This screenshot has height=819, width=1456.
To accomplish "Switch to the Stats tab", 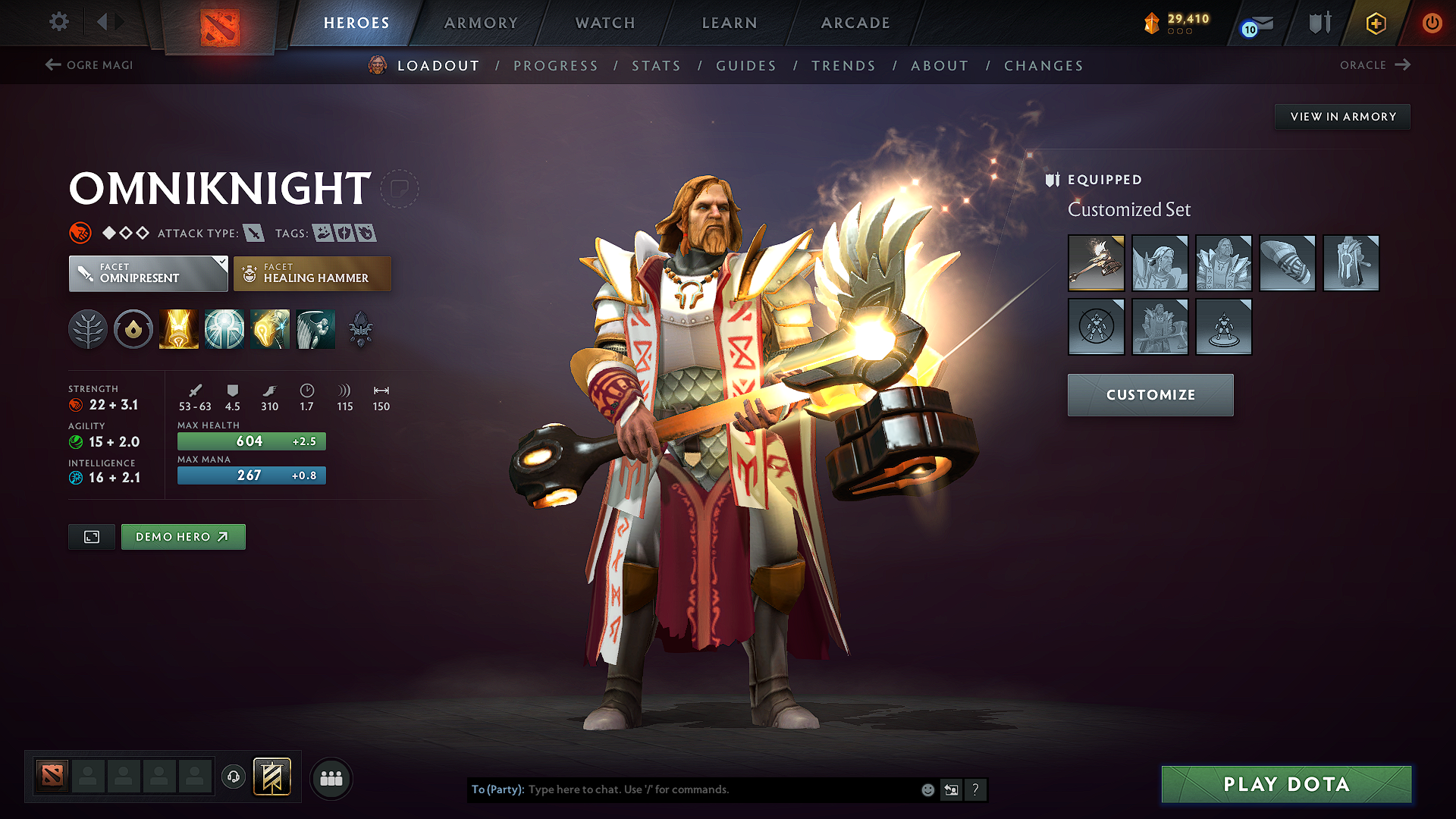I will 656,65.
